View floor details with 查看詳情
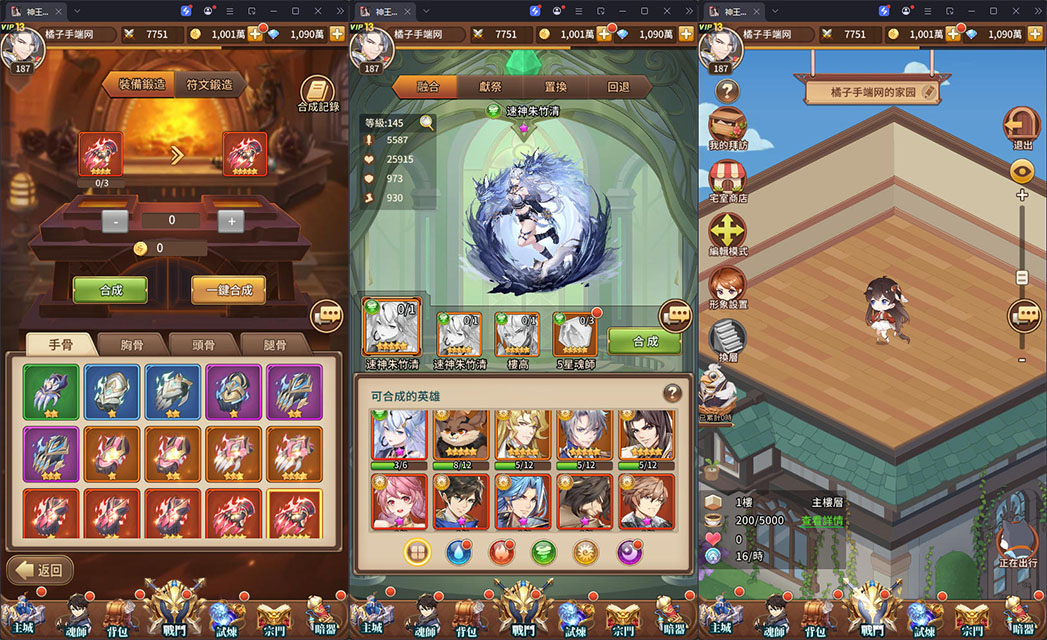 [822, 521]
